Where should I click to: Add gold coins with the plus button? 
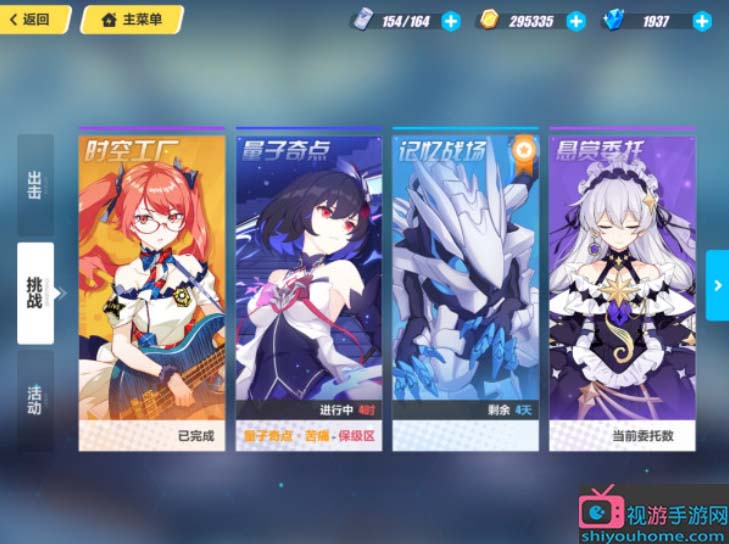pos(575,21)
